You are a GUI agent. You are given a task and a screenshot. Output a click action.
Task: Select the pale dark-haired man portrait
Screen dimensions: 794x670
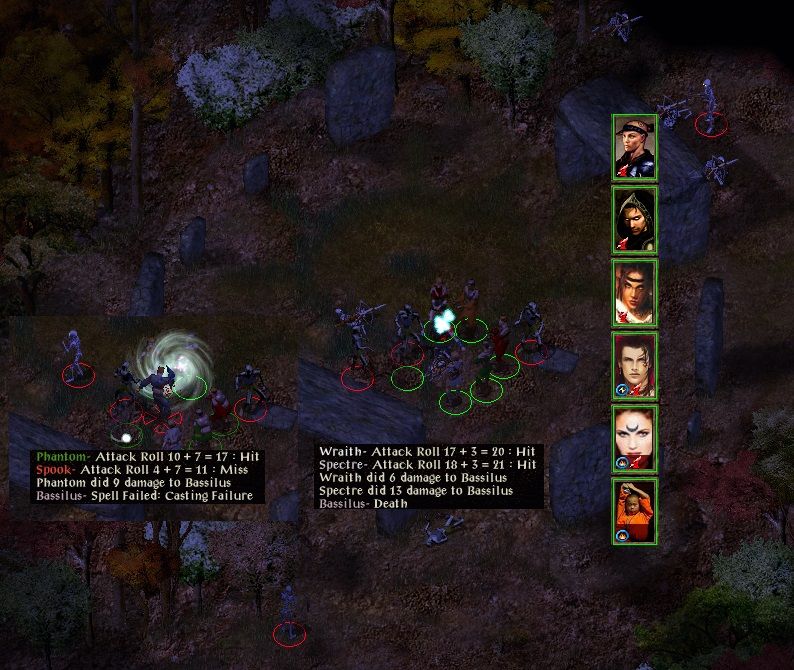click(x=634, y=366)
